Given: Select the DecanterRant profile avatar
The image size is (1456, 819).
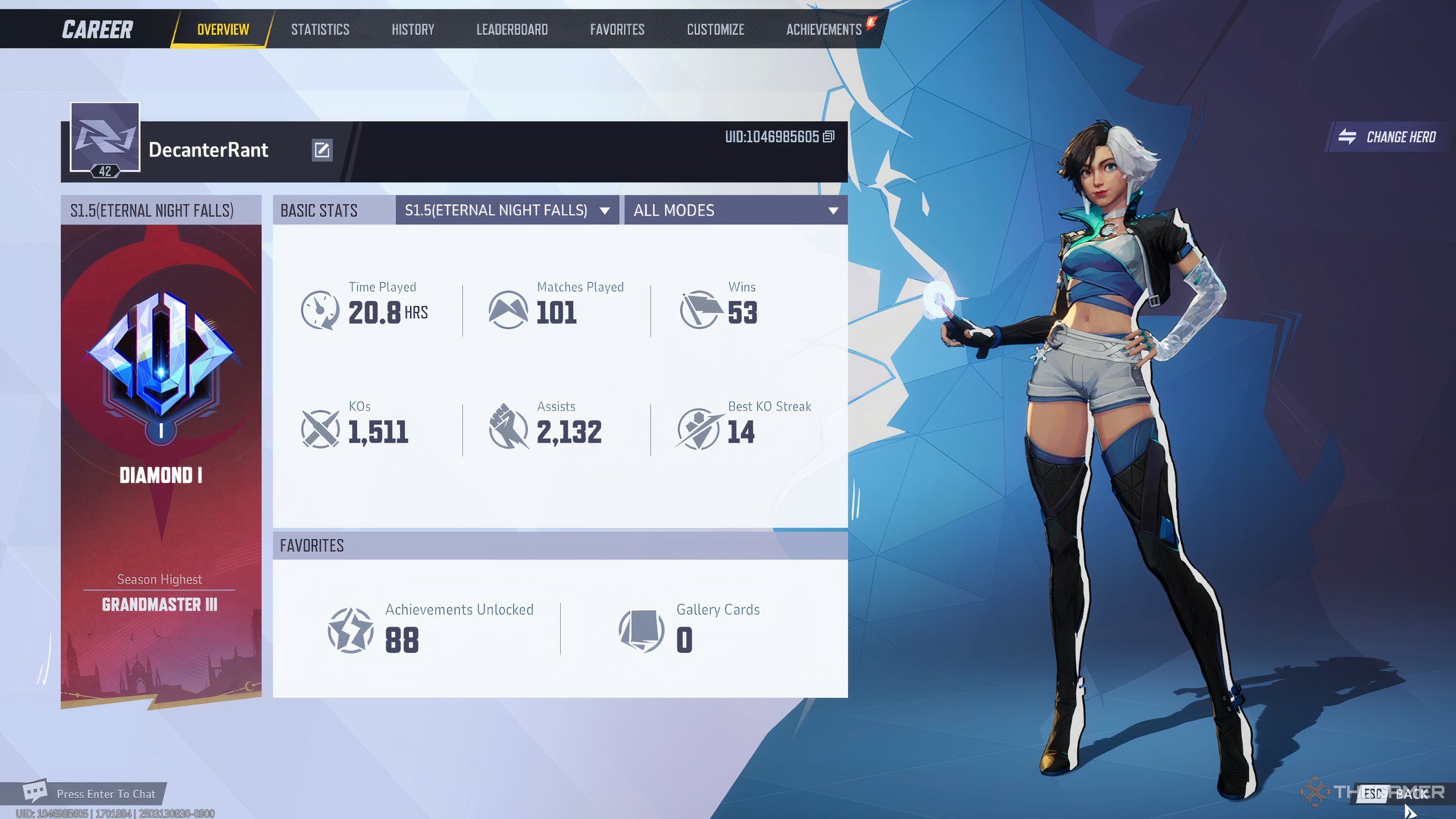Looking at the screenshot, I should (x=105, y=138).
